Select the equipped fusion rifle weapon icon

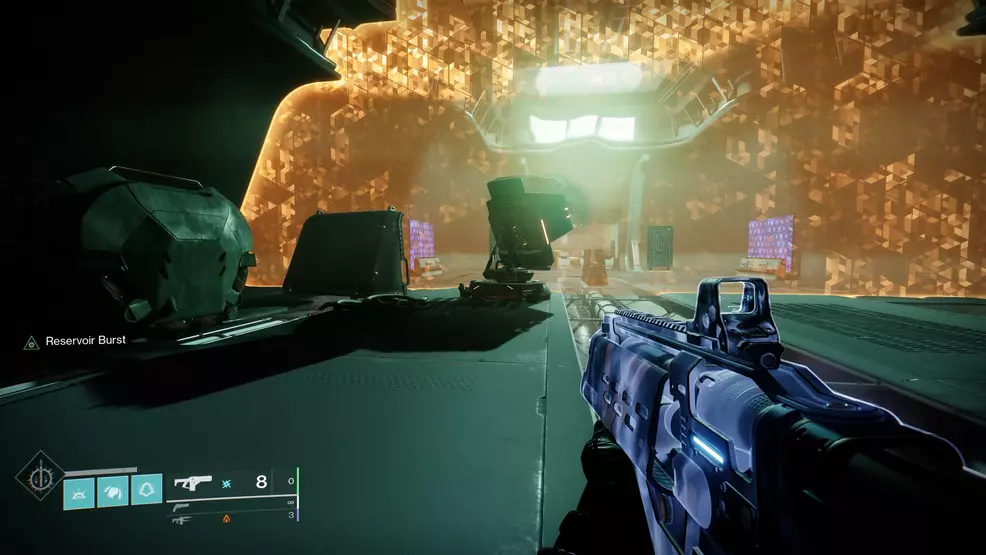pos(192,482)
